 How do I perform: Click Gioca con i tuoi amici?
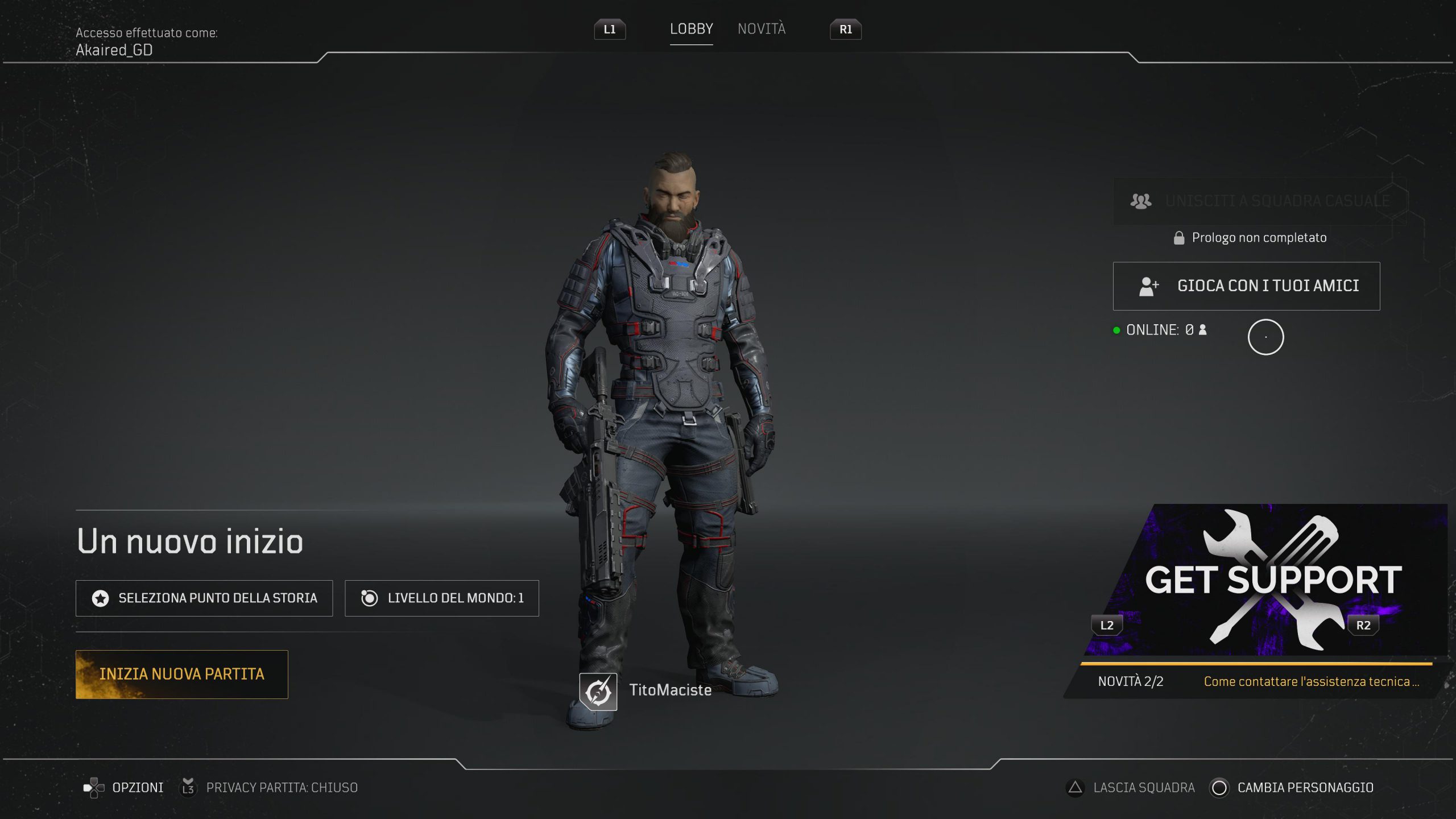pos(1246,286)
